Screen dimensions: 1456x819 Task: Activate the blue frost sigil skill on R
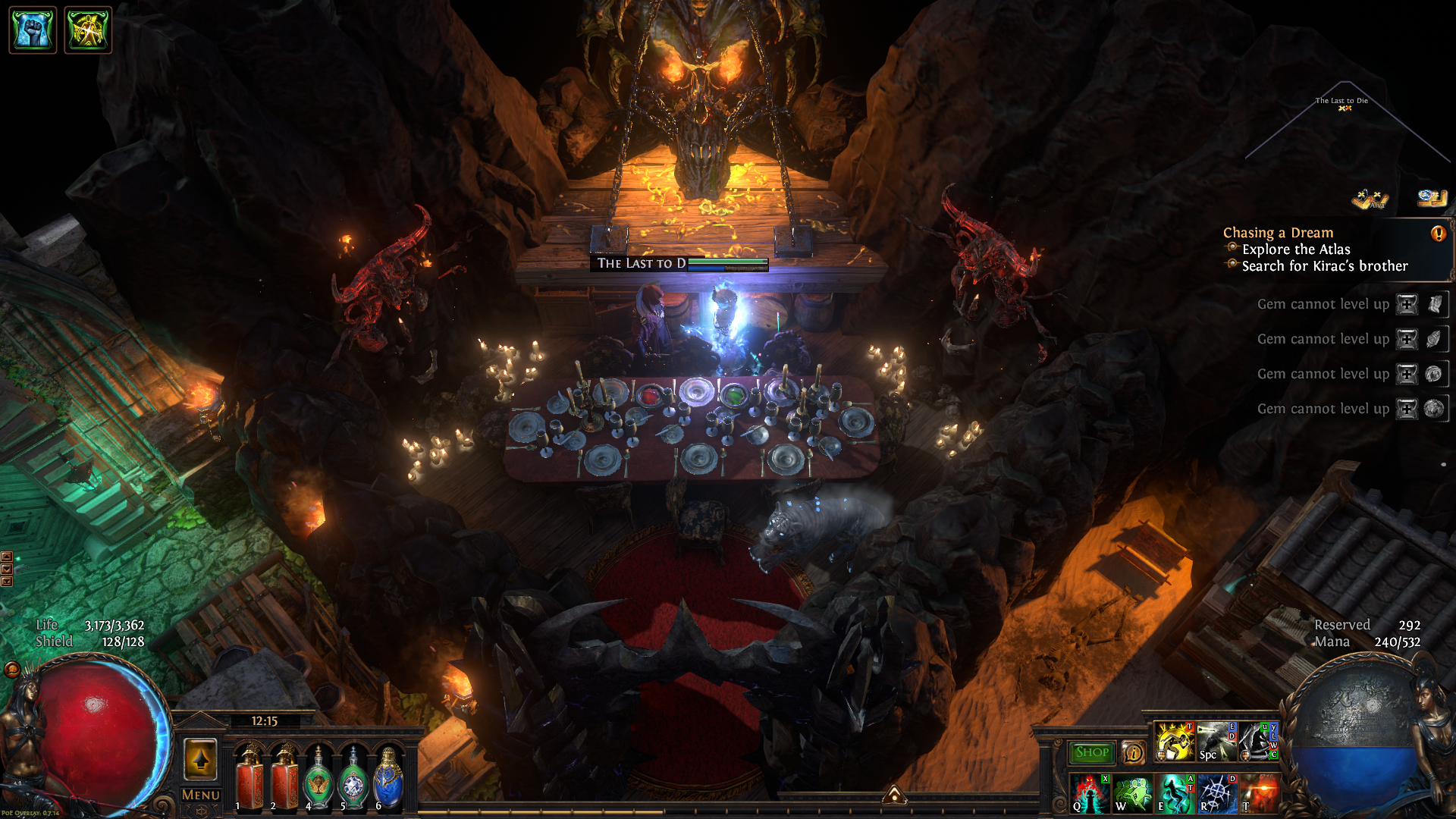point(1217,792)
